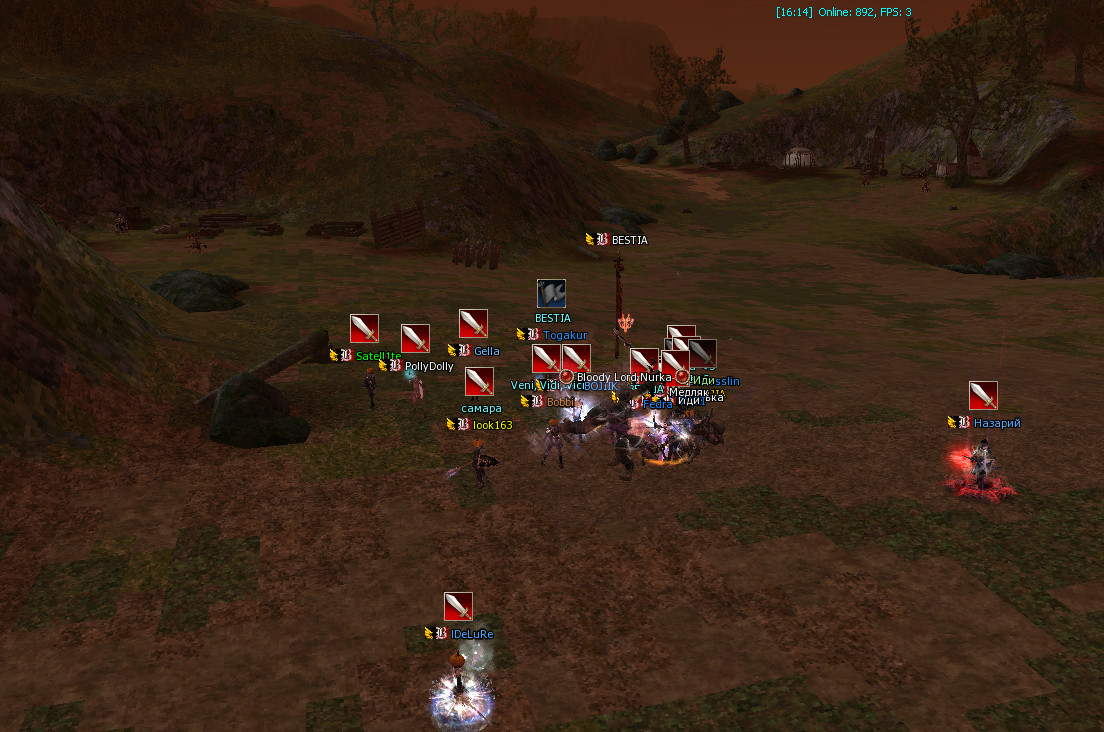1104x732 pixels.
Task: Choose the Satellite player nameplate
Action: 378,355
